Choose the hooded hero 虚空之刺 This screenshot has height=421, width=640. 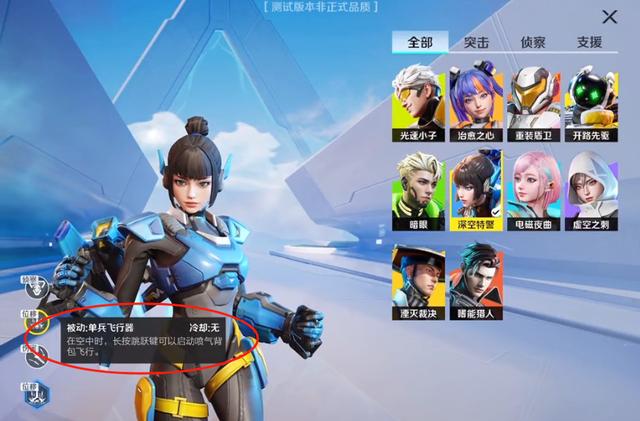click(x=593, y=186)
